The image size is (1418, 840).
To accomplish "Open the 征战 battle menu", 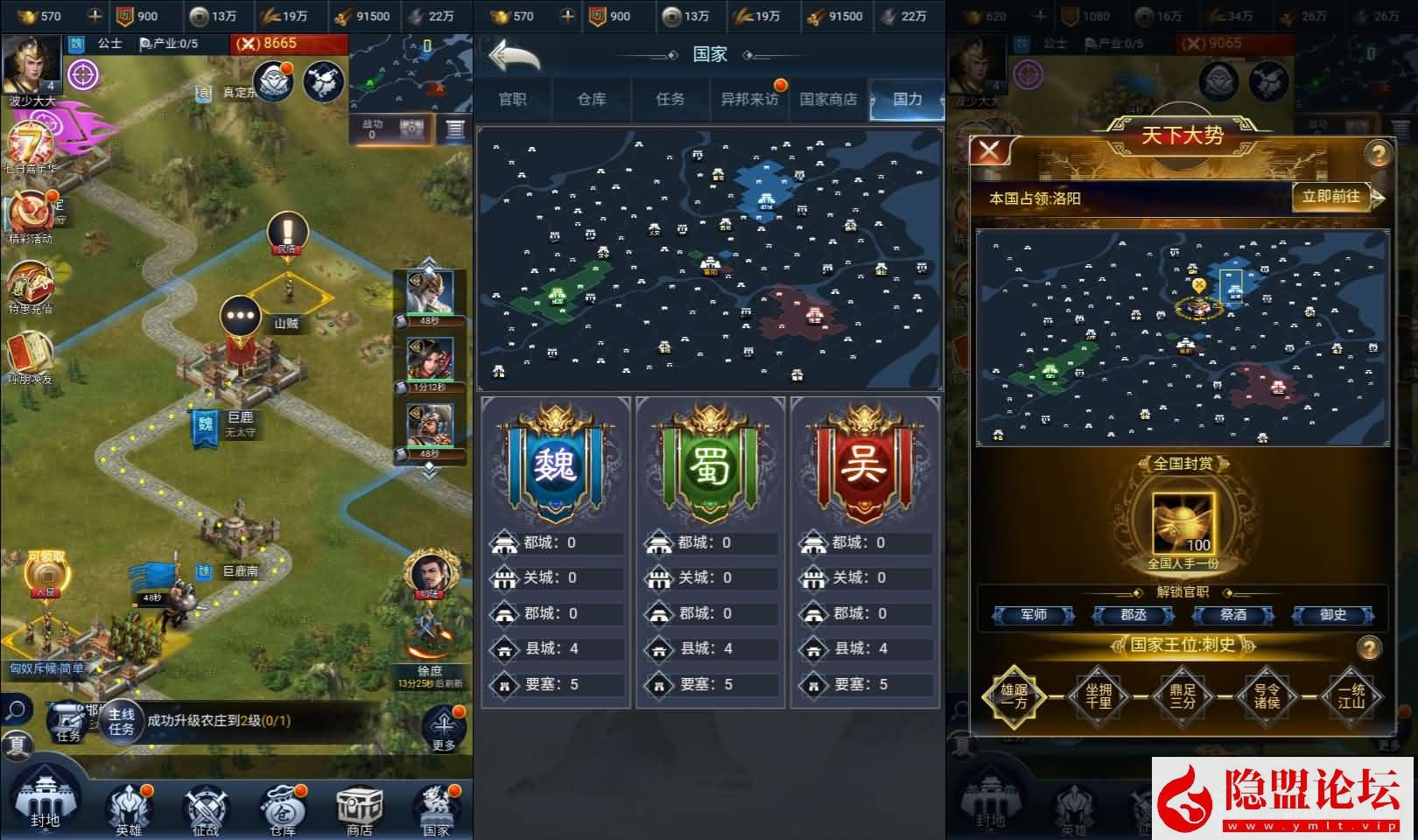I will pos(205,809).
